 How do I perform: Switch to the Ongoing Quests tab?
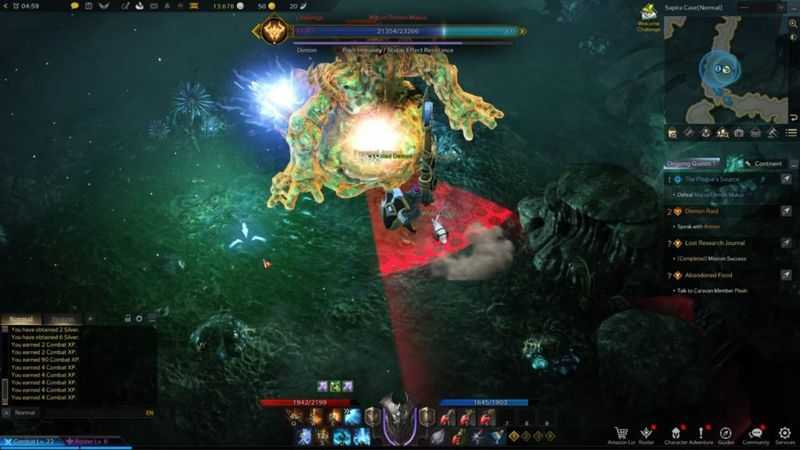click(692, 163)
